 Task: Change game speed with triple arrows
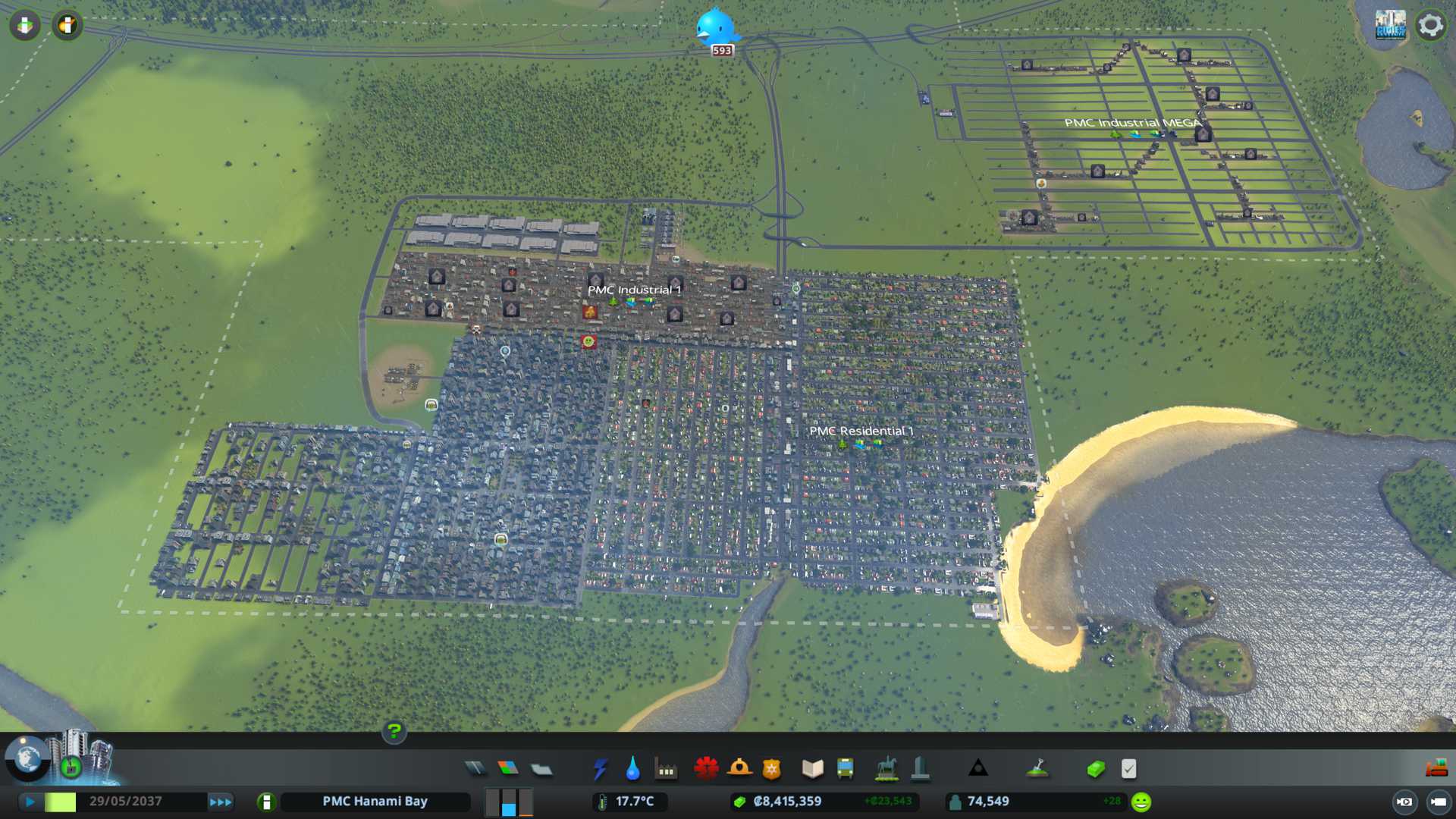pyautogui.click(x=220, y=802)
